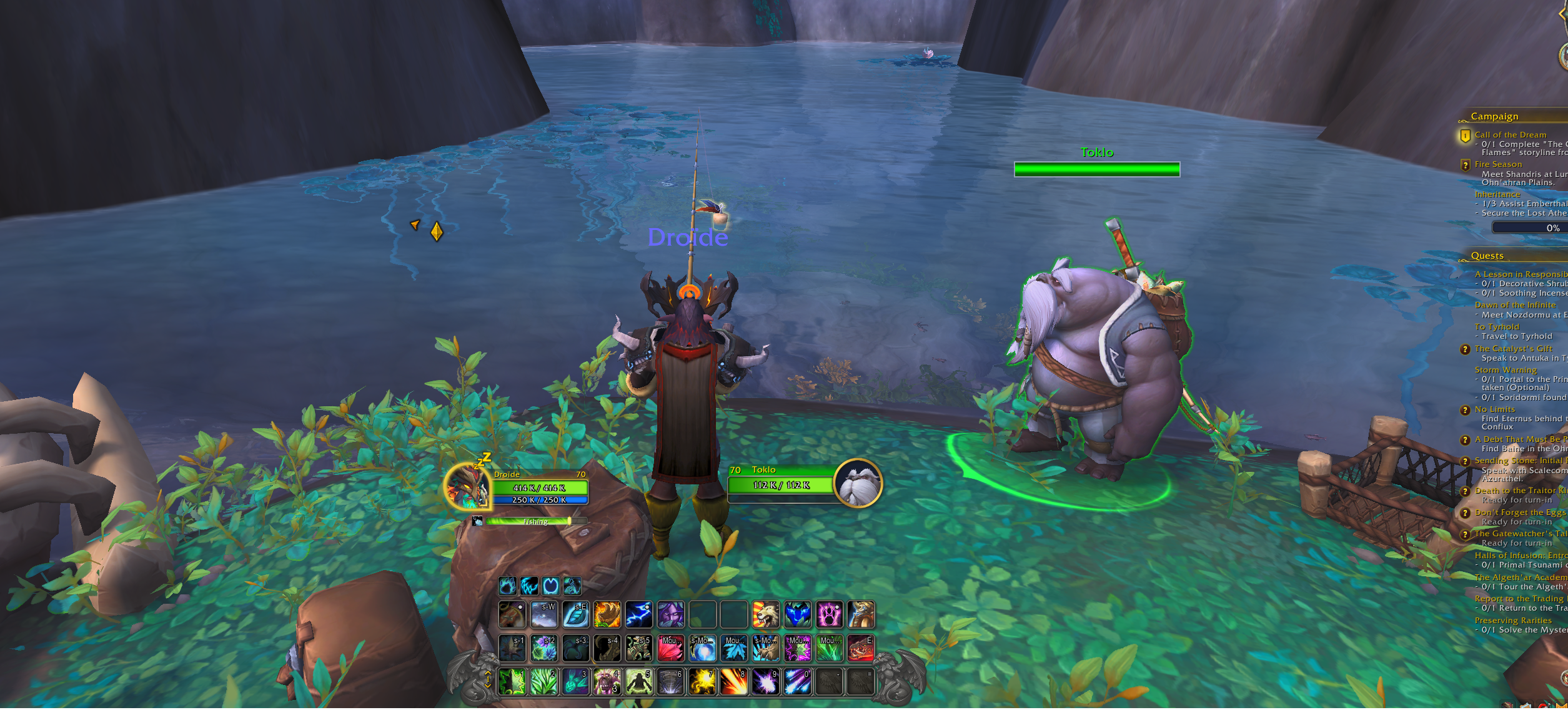Screen dimensions: 1568x720
Task: Cast the orange fire streak spell on slot 8
Action: [x=733, y=682]
